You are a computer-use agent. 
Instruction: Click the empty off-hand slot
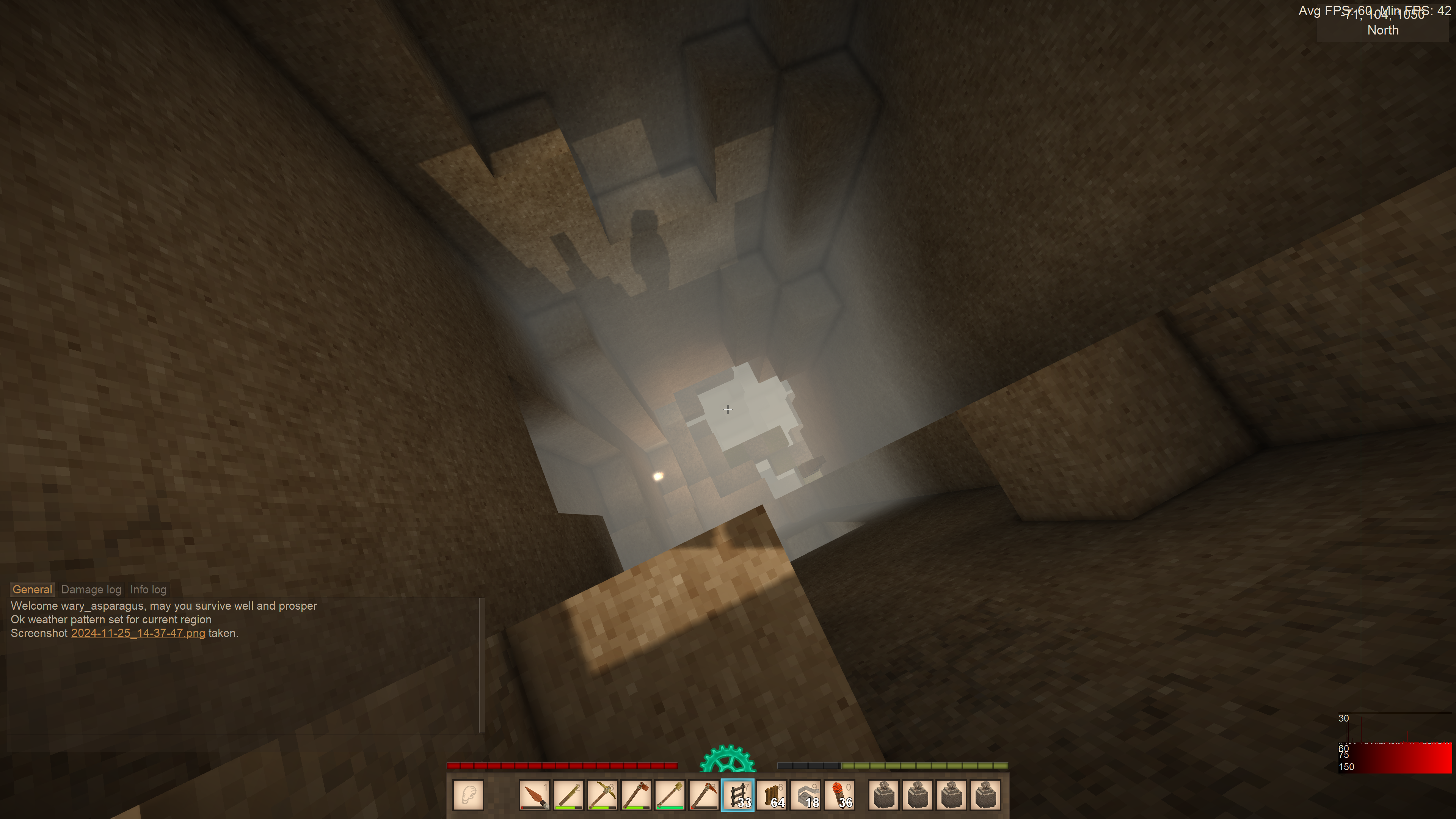click(468, 795)
